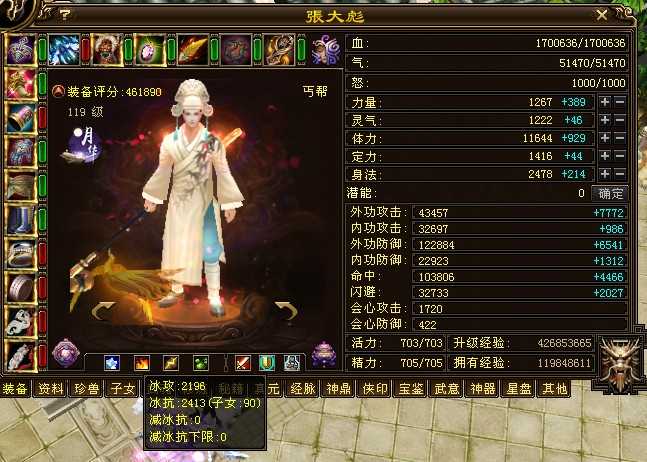Select the 子女 tab
The image size is (647, 462).
click(x=123, y=388)
